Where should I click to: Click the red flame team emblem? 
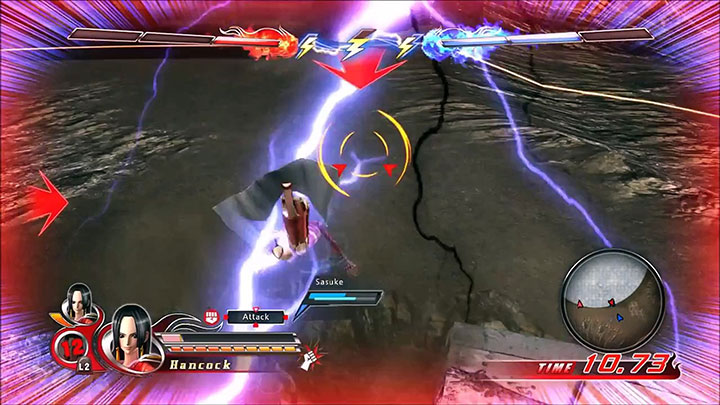tap(276, 40)
